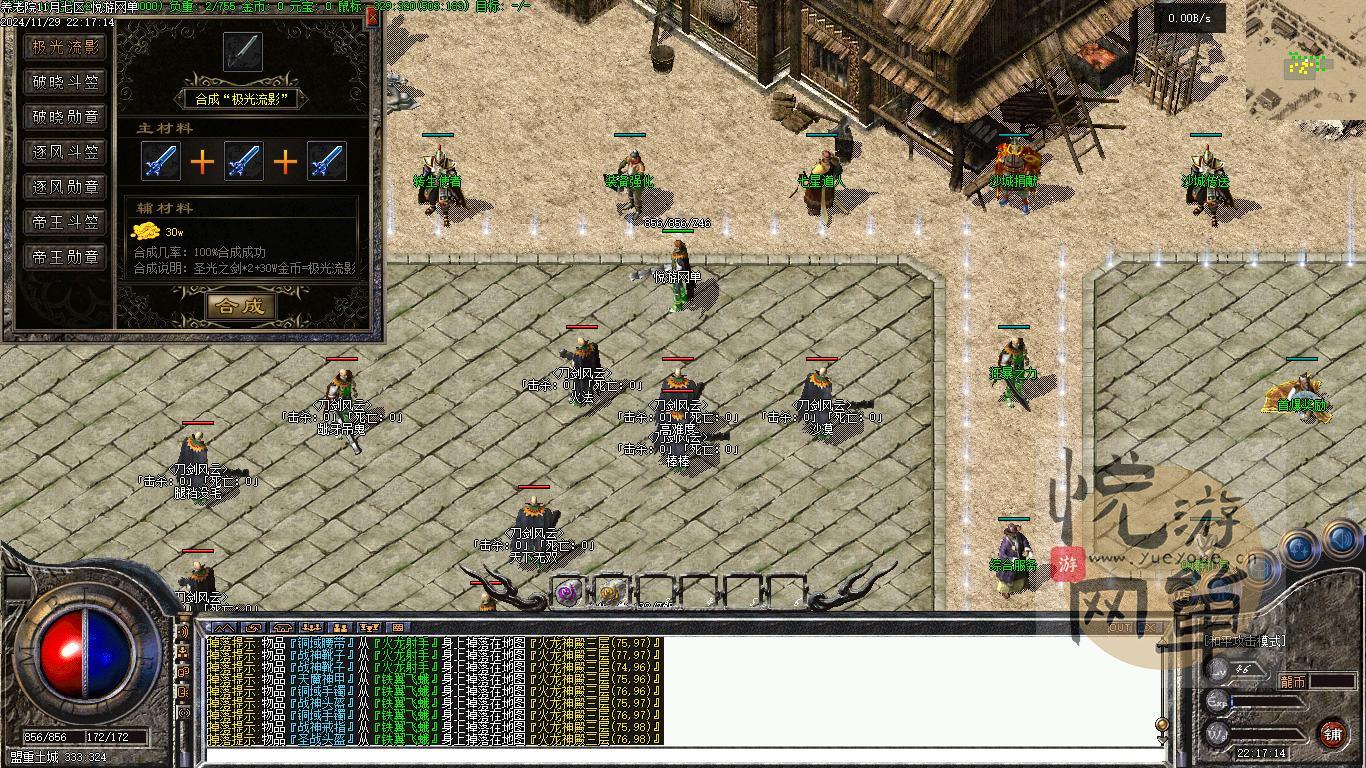The width and height of the screenshot is (1366, 768).
Task: Click the chat log scrollbar down arrow
Action: [x=1162, y=740]
